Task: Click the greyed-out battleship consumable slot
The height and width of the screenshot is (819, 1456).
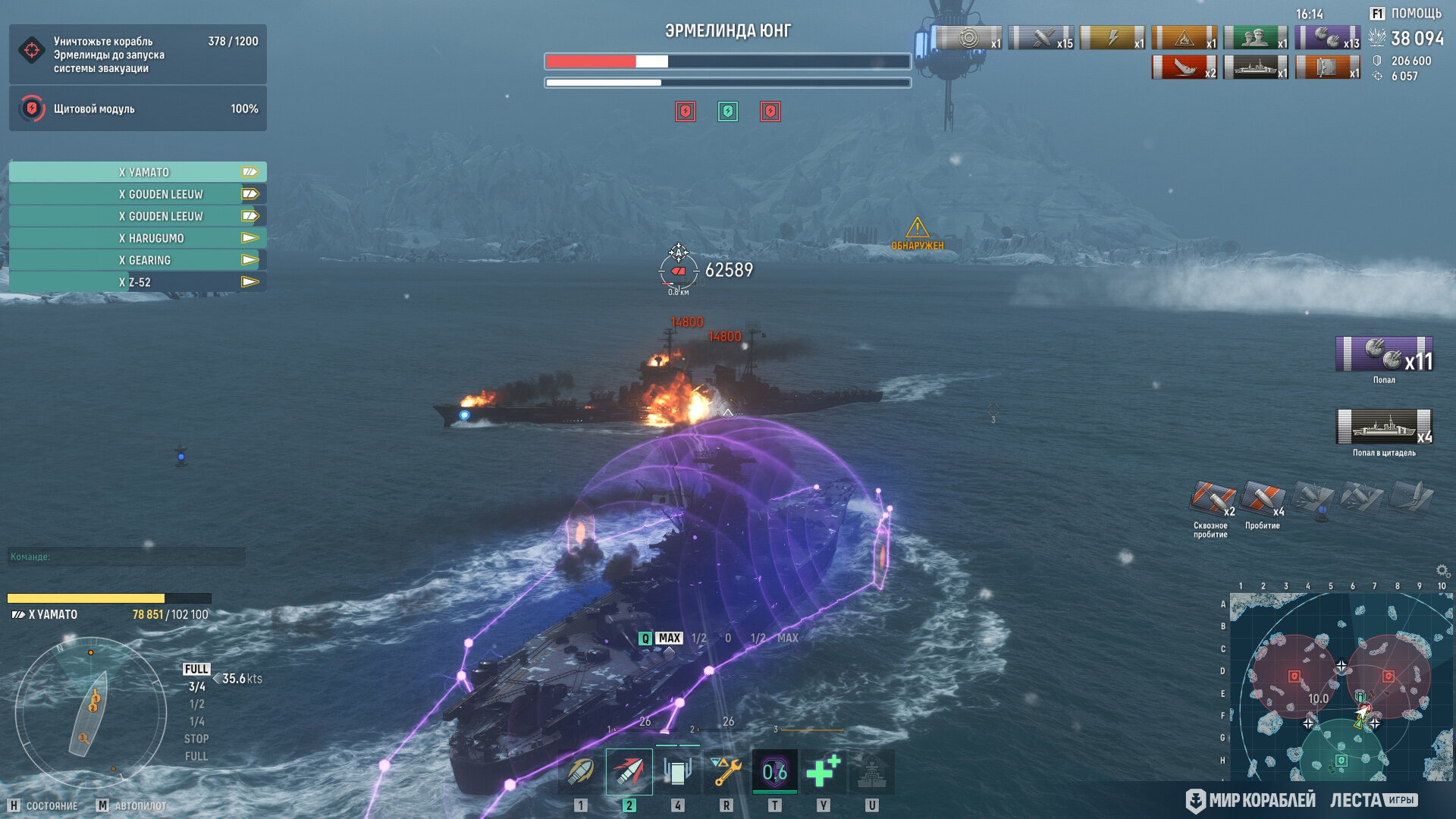Action: pos(871,772)
